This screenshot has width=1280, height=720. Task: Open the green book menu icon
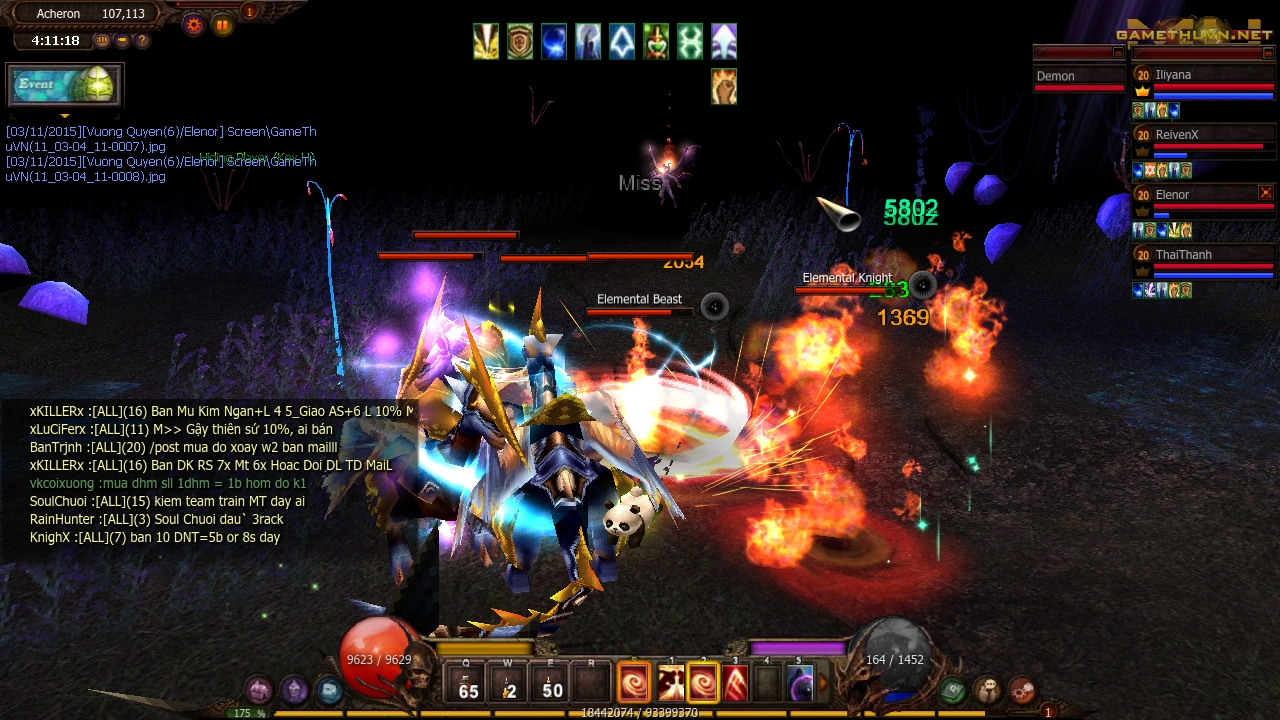[x=952, y=689]
